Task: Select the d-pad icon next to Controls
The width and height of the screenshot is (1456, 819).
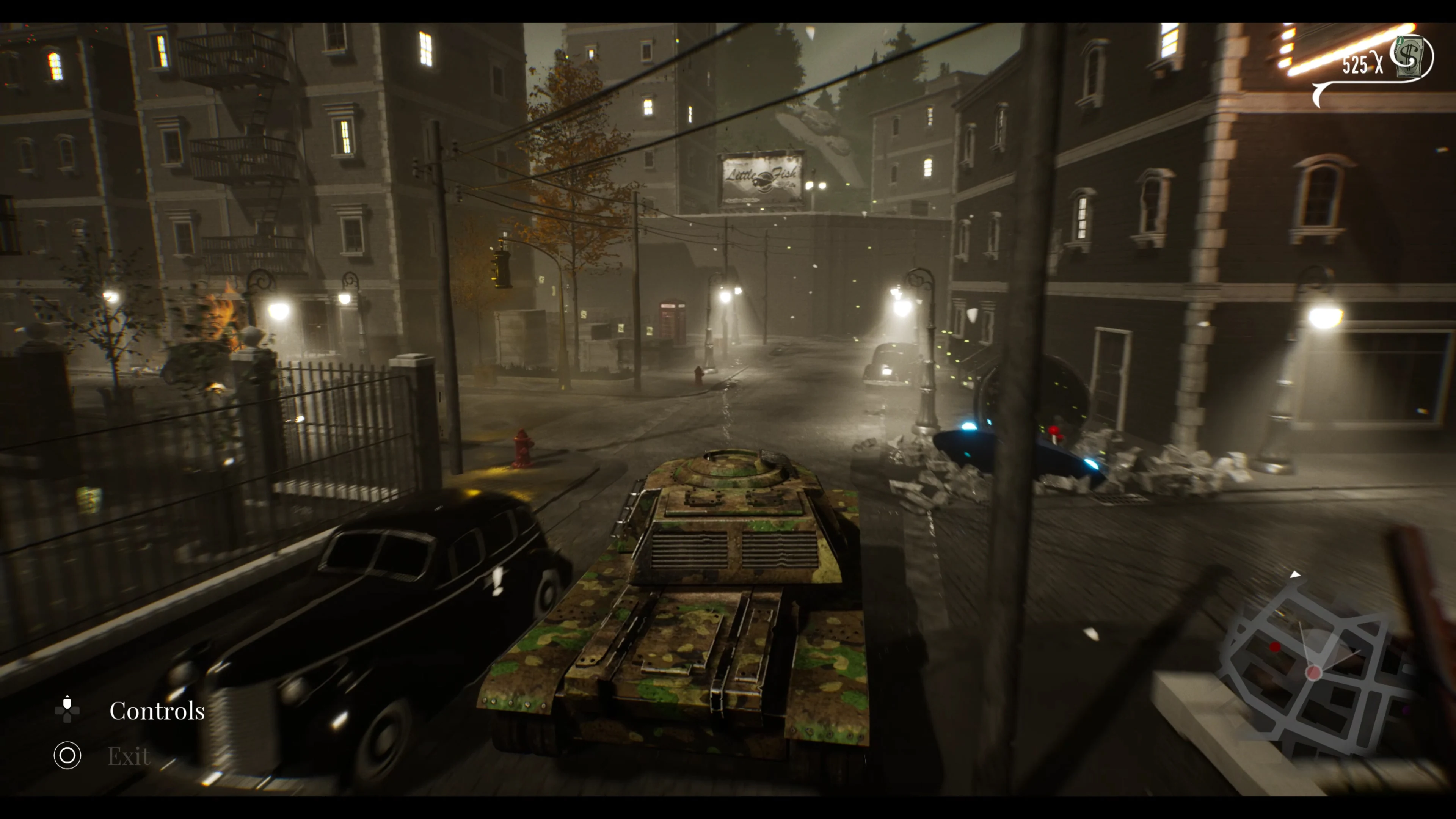Action: (67, 710)
